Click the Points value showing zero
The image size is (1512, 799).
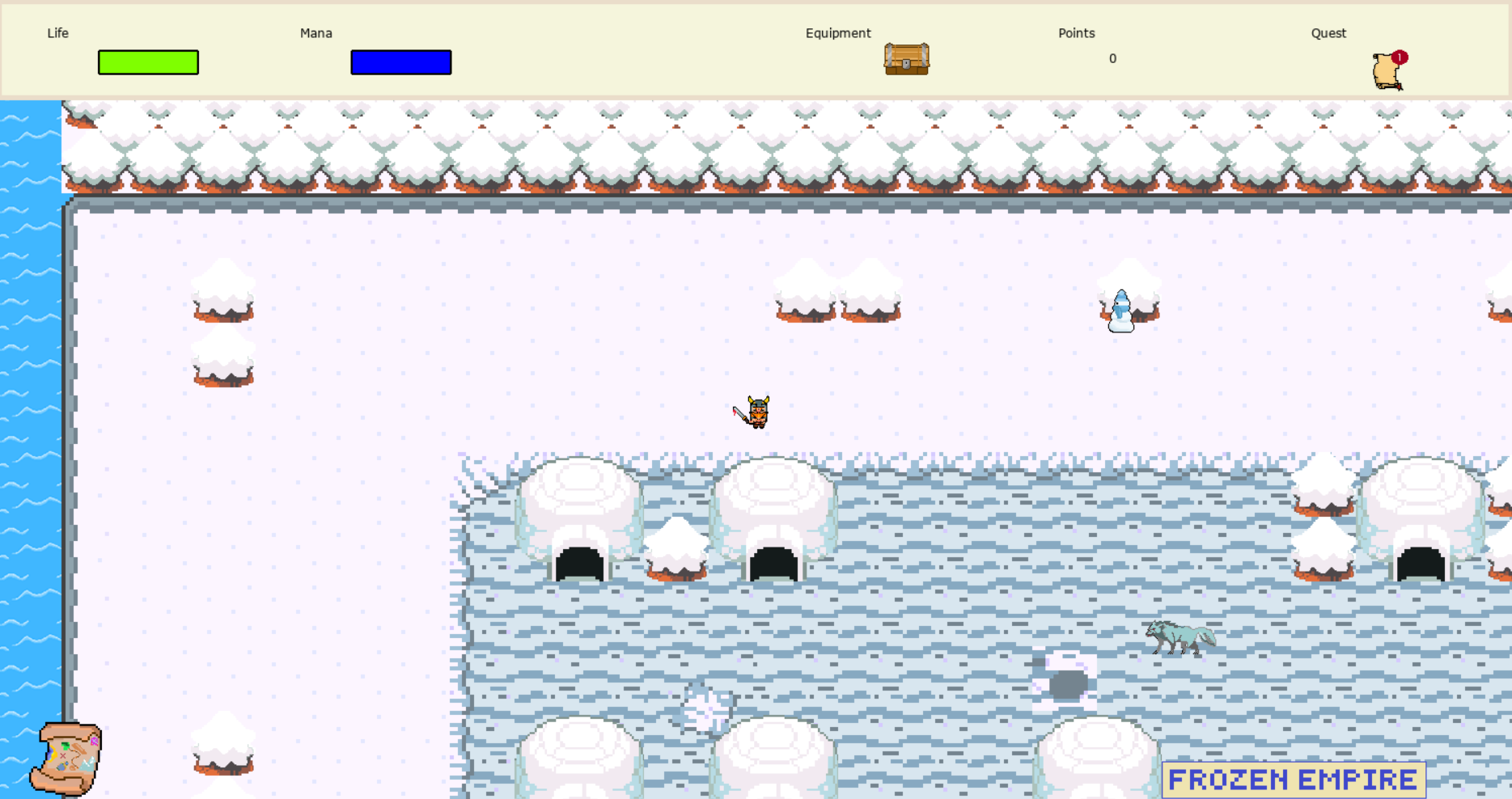point(1113,59)
